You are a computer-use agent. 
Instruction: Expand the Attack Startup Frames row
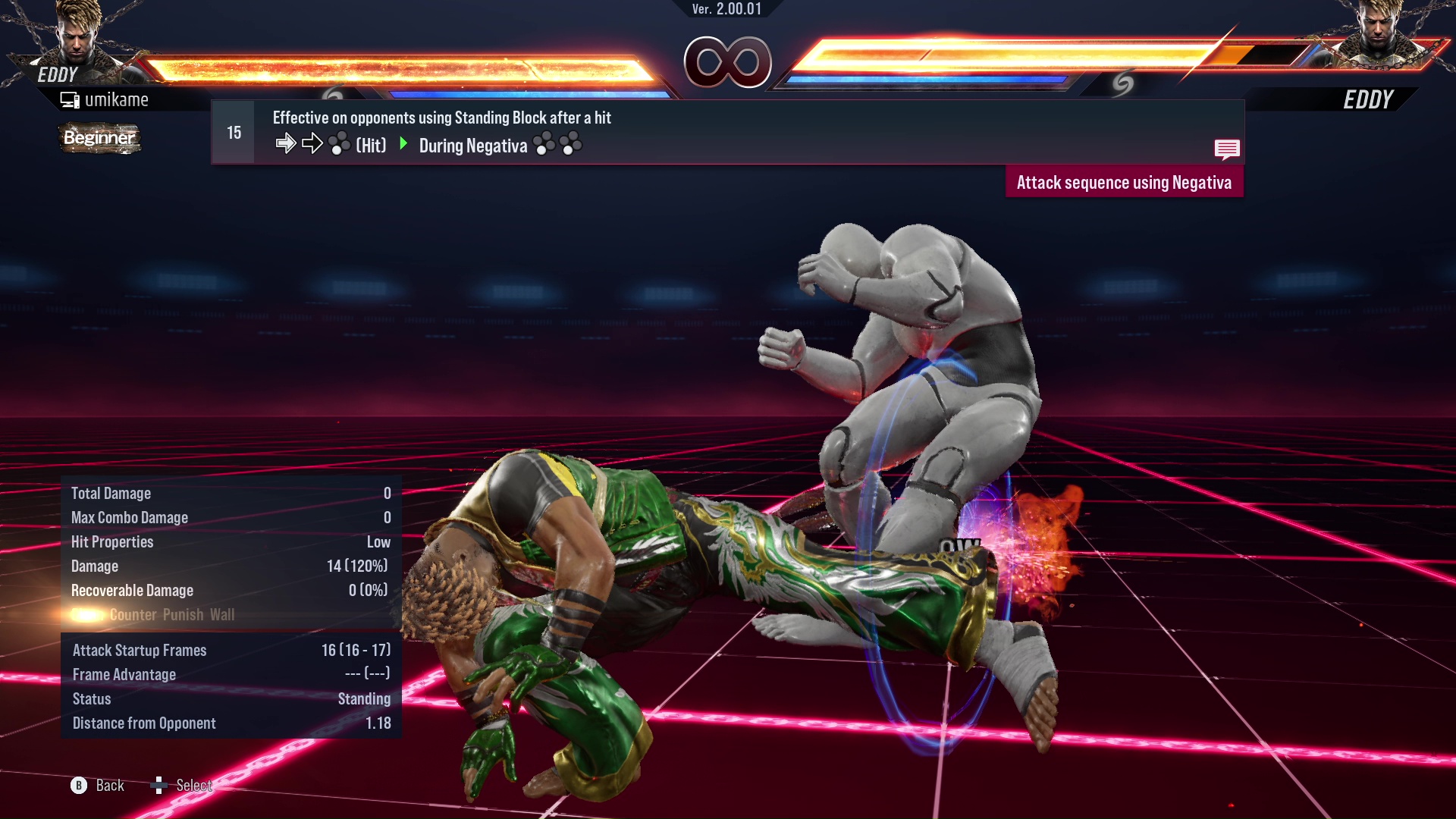coord(140,650)
